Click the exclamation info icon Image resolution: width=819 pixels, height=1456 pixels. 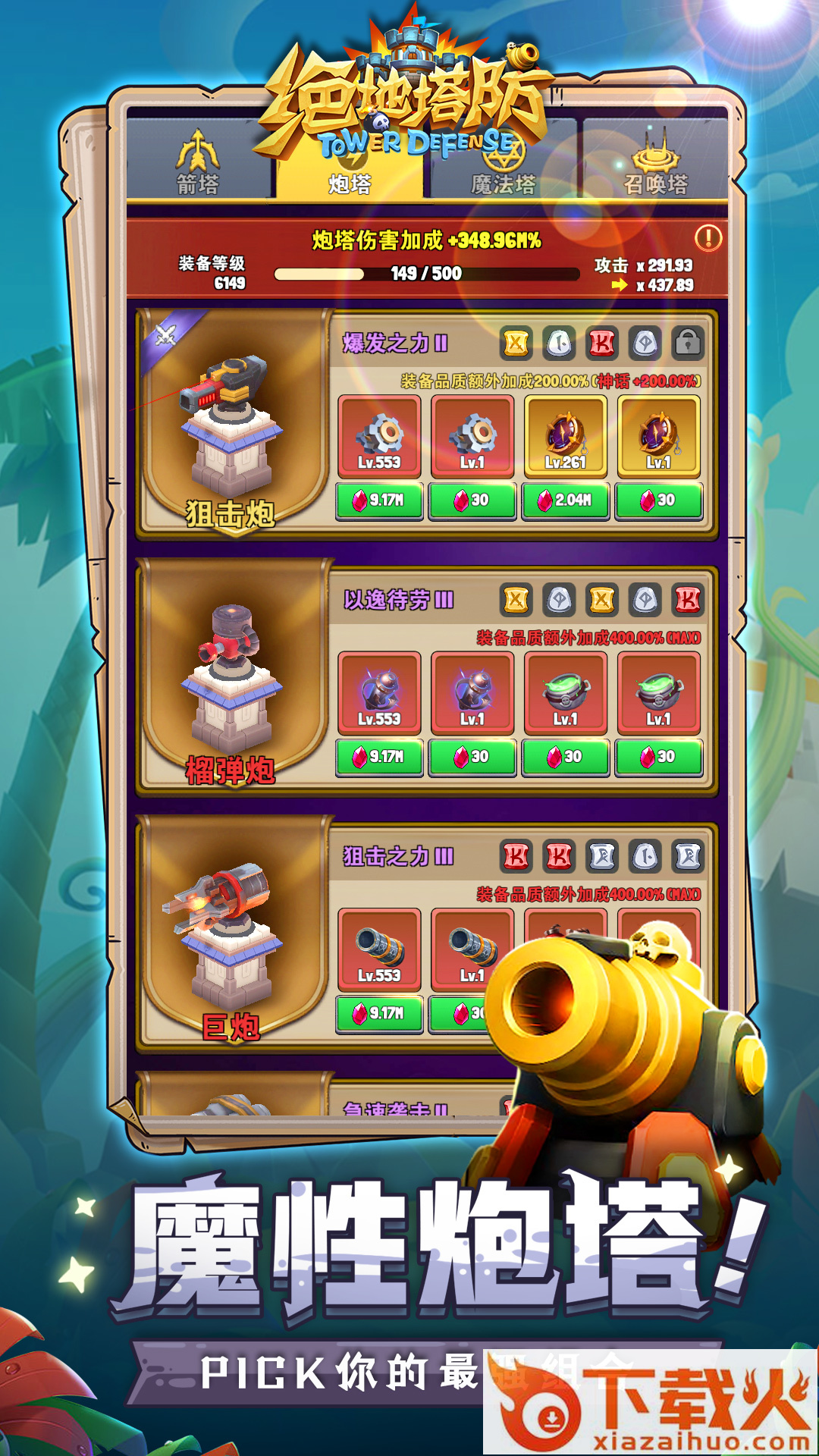[x=708, y=238]
